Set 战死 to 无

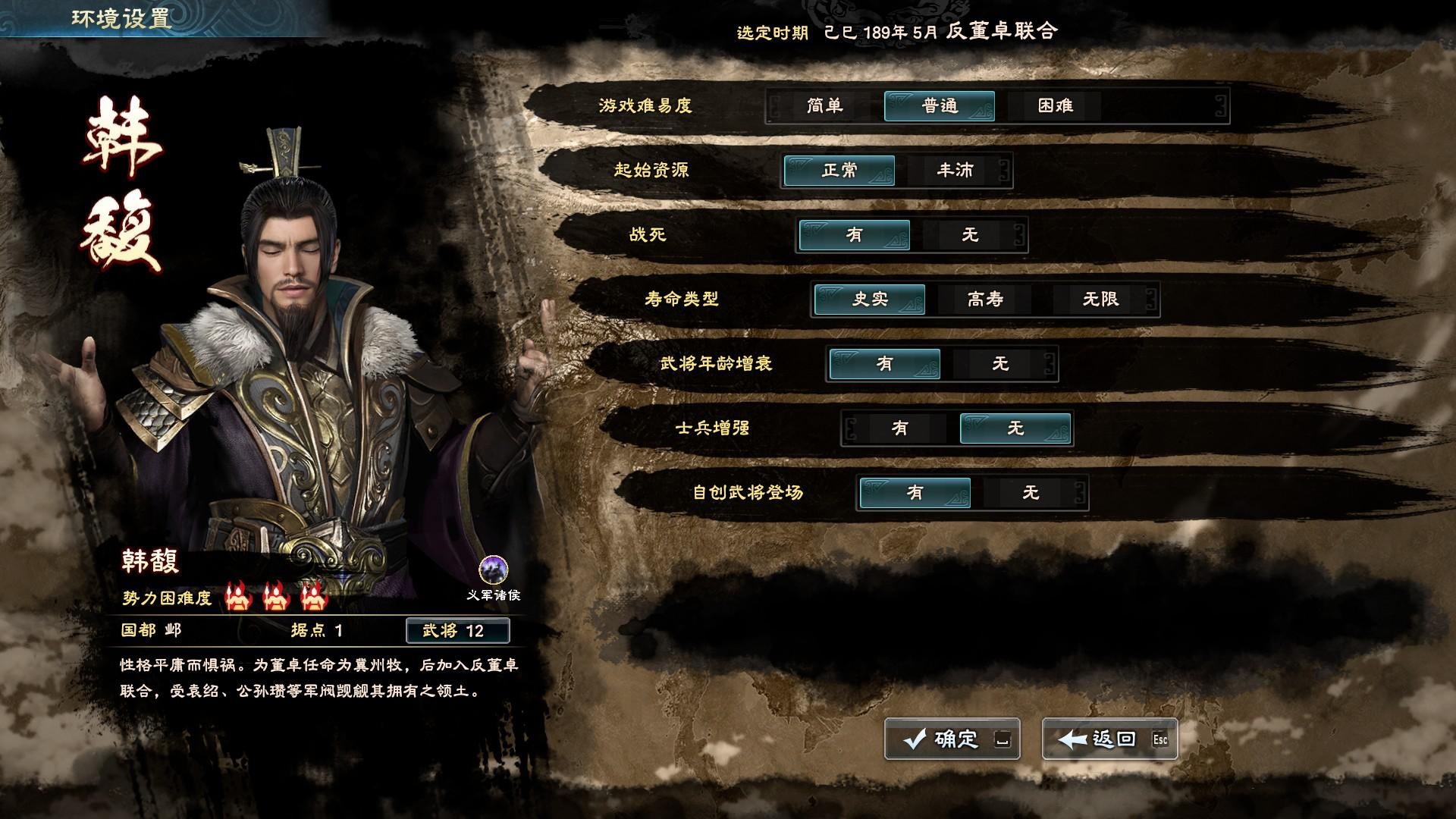tap(971, 235)
